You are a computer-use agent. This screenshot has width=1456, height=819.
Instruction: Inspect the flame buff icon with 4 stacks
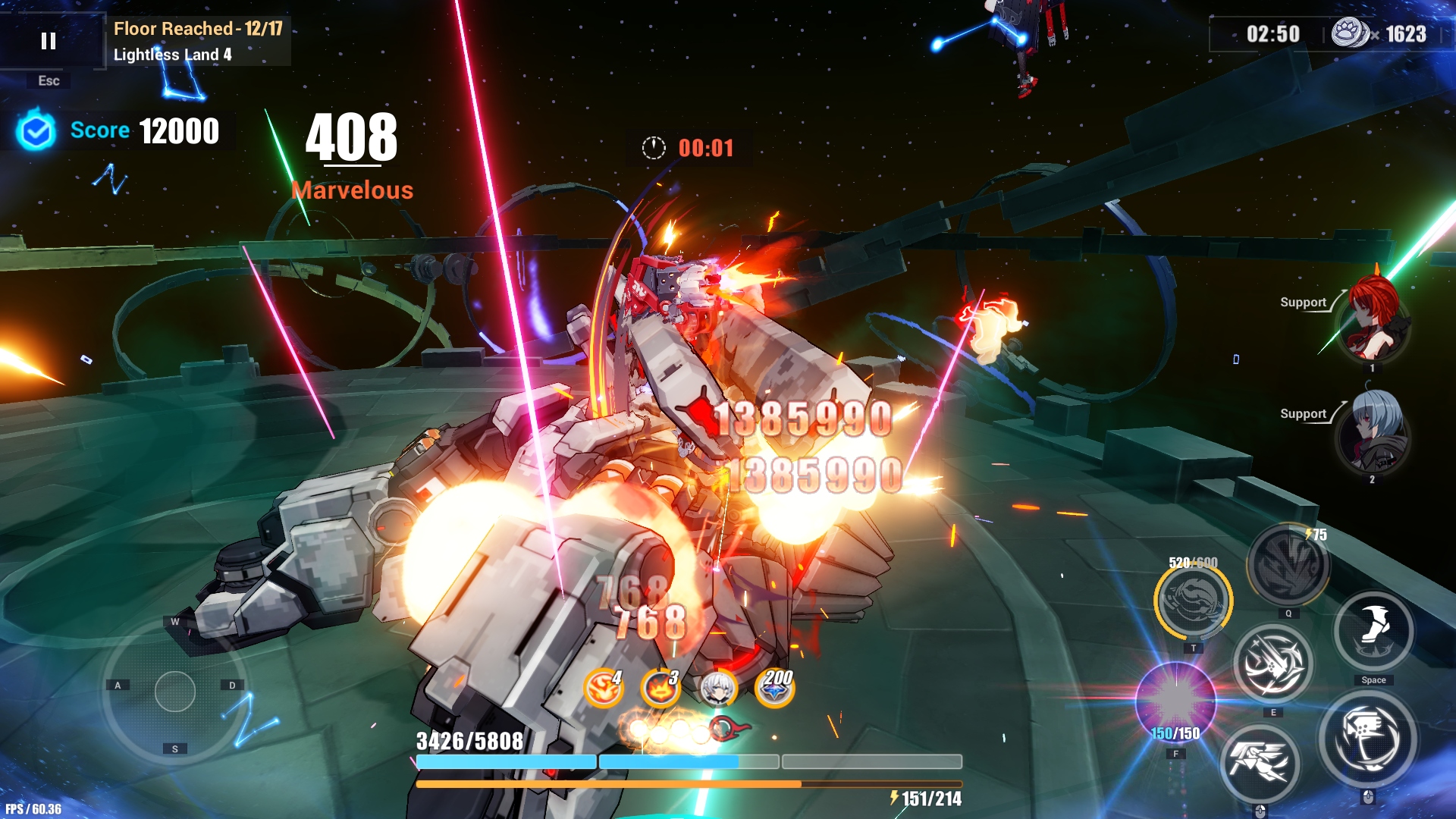click(604, 688)
